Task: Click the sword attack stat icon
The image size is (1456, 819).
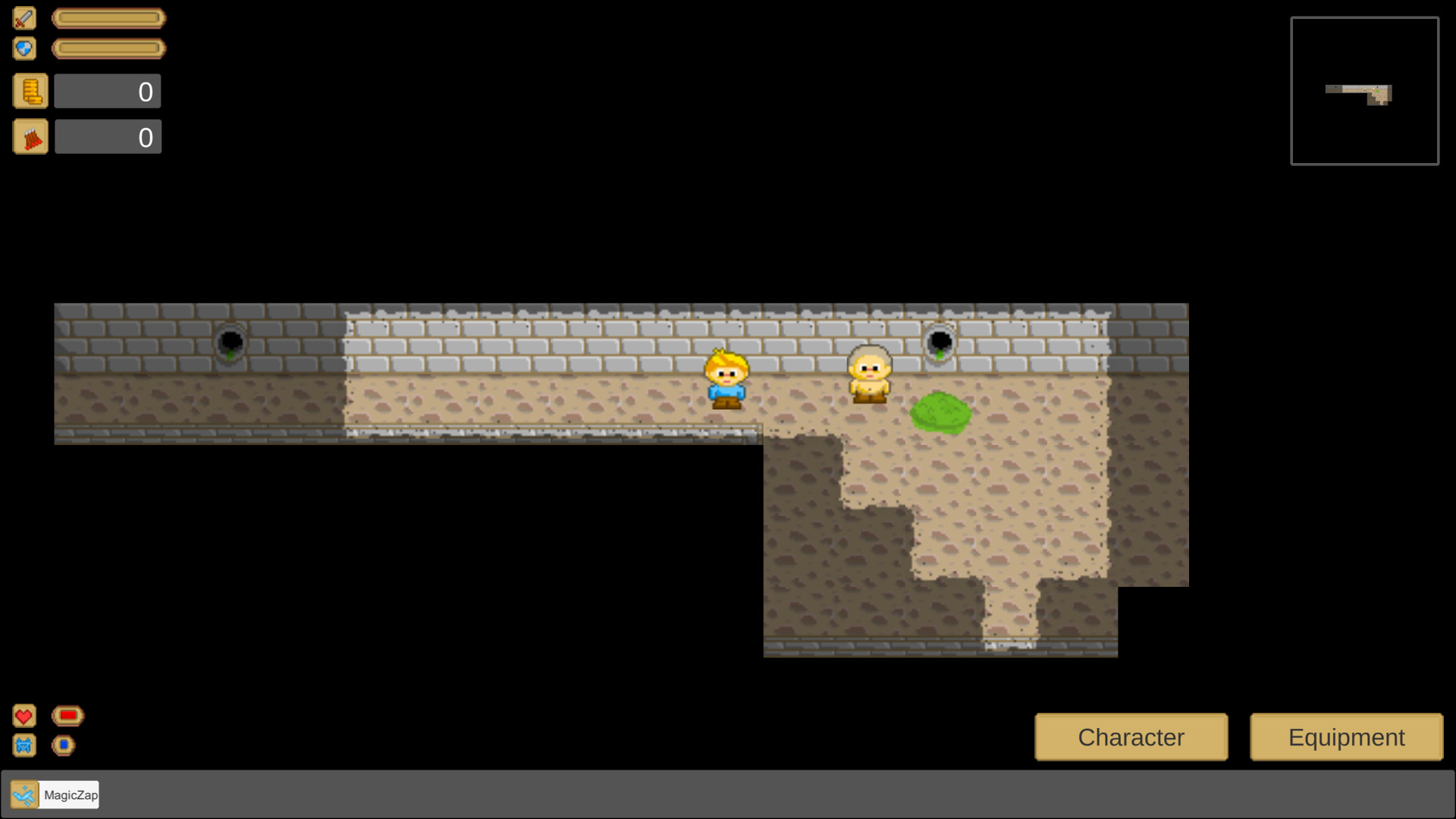Action: tap(24, 18)
